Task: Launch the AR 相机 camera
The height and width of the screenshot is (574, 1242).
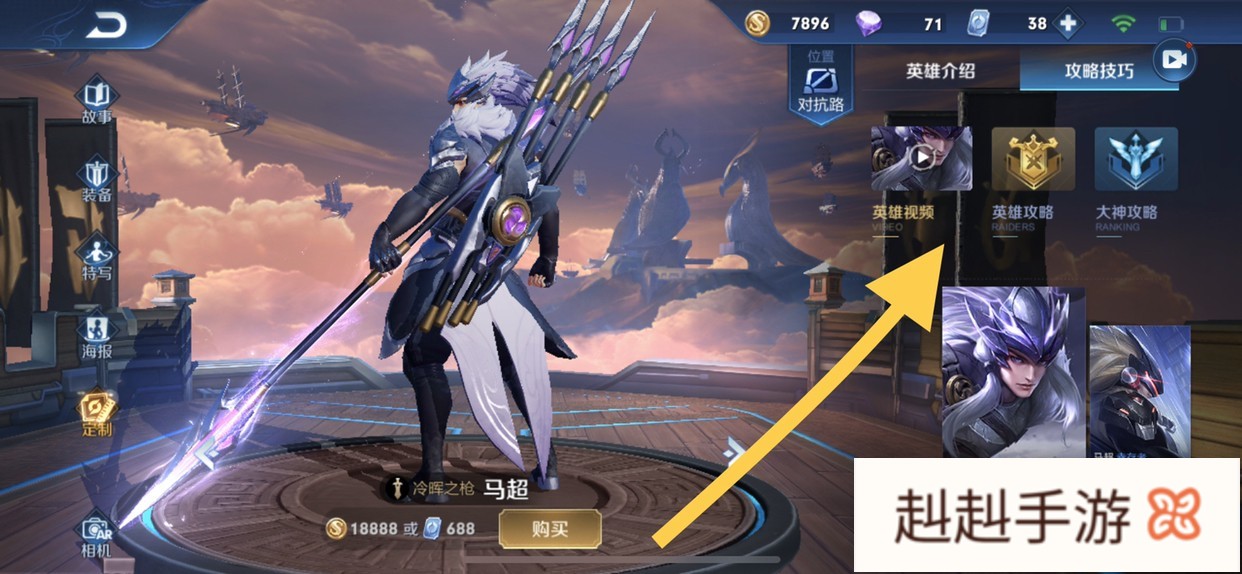Action: [97, 535]
